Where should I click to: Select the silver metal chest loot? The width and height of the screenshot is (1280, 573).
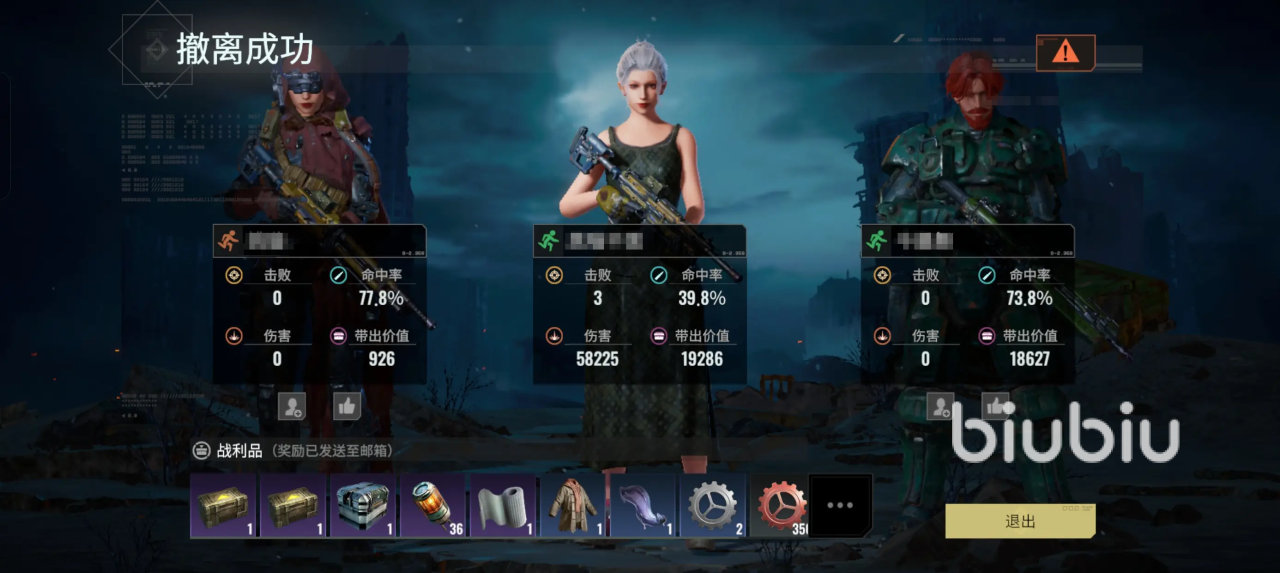coord(364,506)
